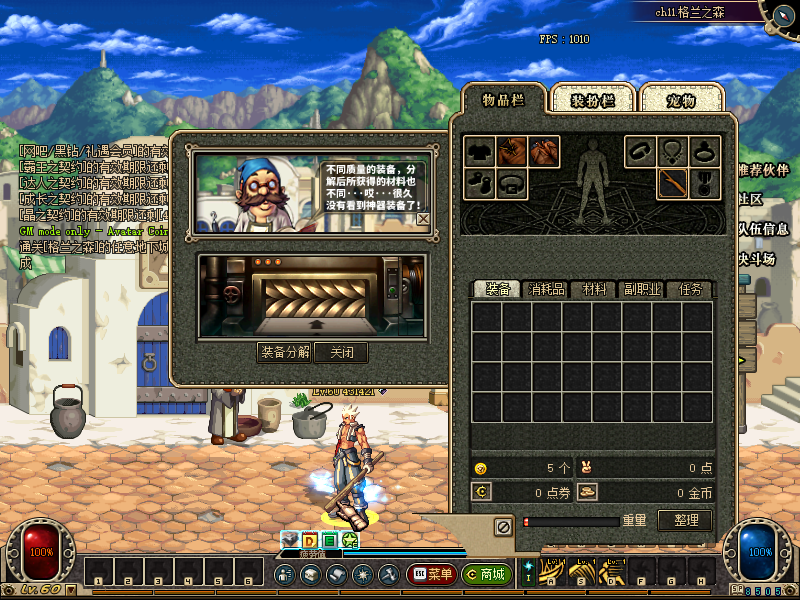800x600 pixels.
Task: Select the 装备 equipment category tab
Action: (x=498, y=289)
